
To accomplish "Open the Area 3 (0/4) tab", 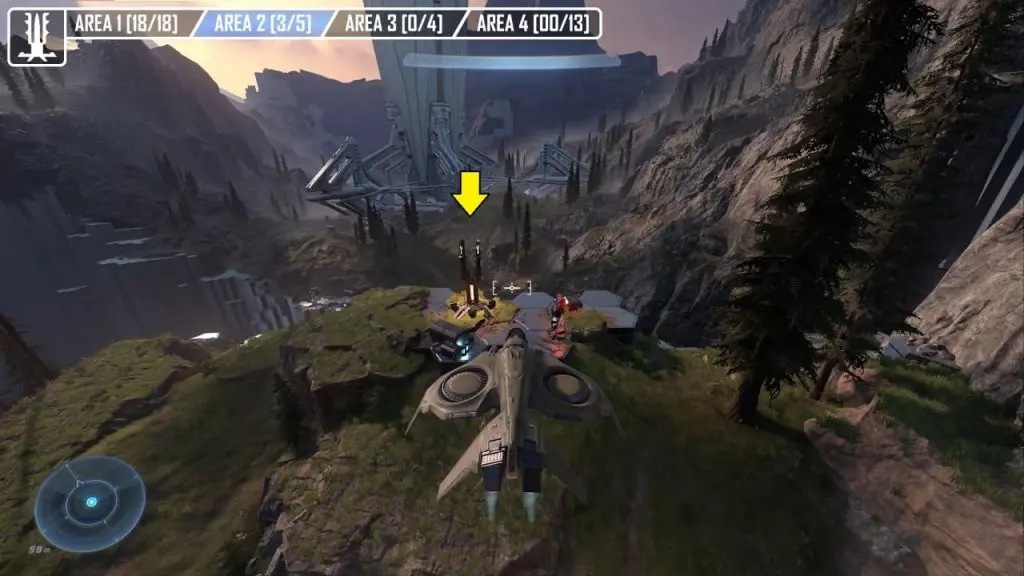I will click(x=392, y=23).
